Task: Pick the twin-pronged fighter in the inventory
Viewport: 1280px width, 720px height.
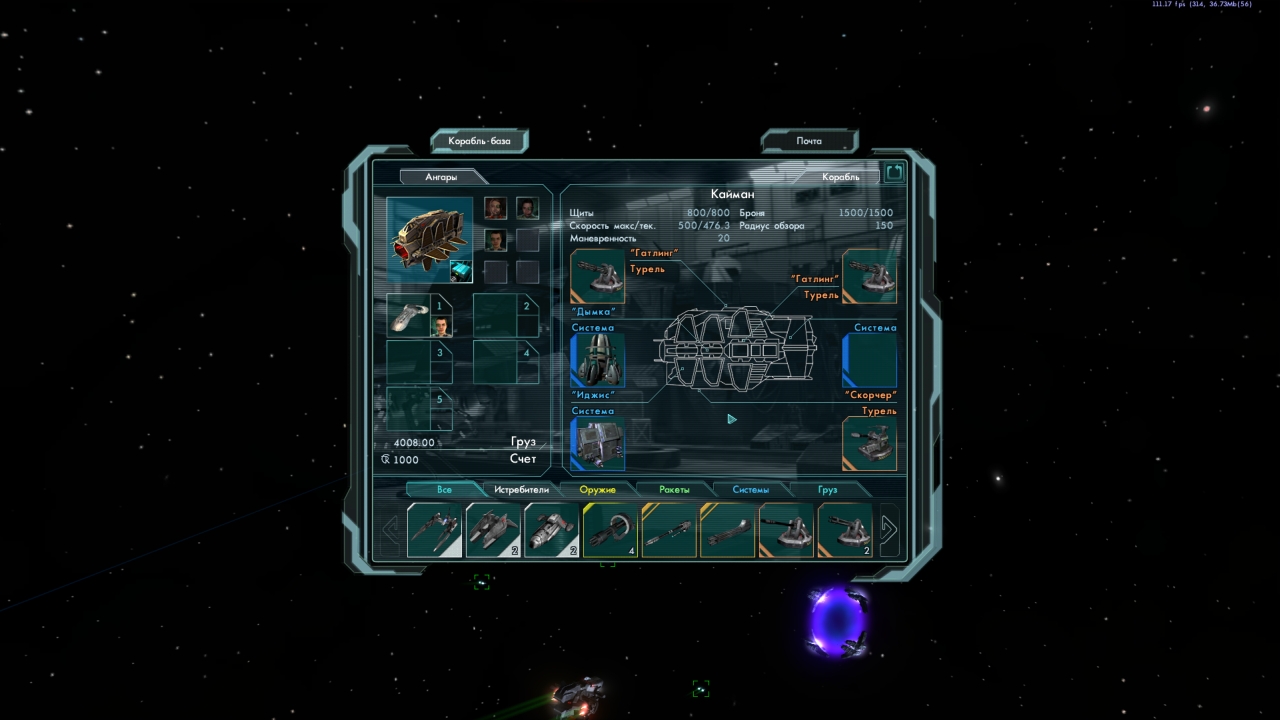Action: click(434, 530)
